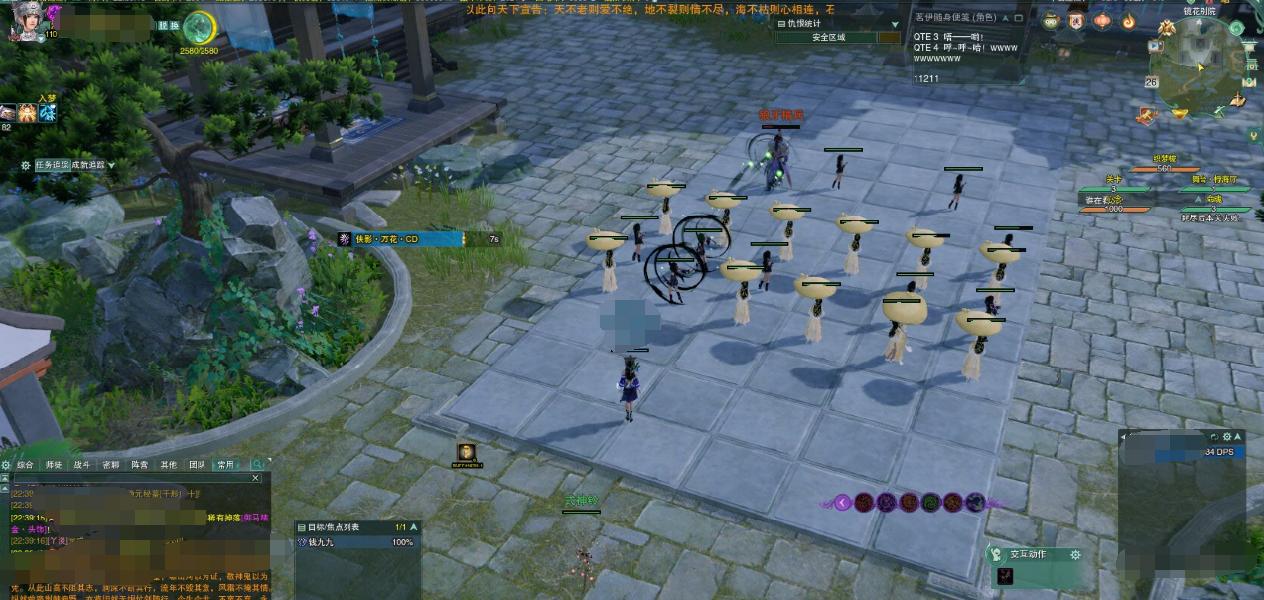Click the player portrait avatar

(24, 20)
